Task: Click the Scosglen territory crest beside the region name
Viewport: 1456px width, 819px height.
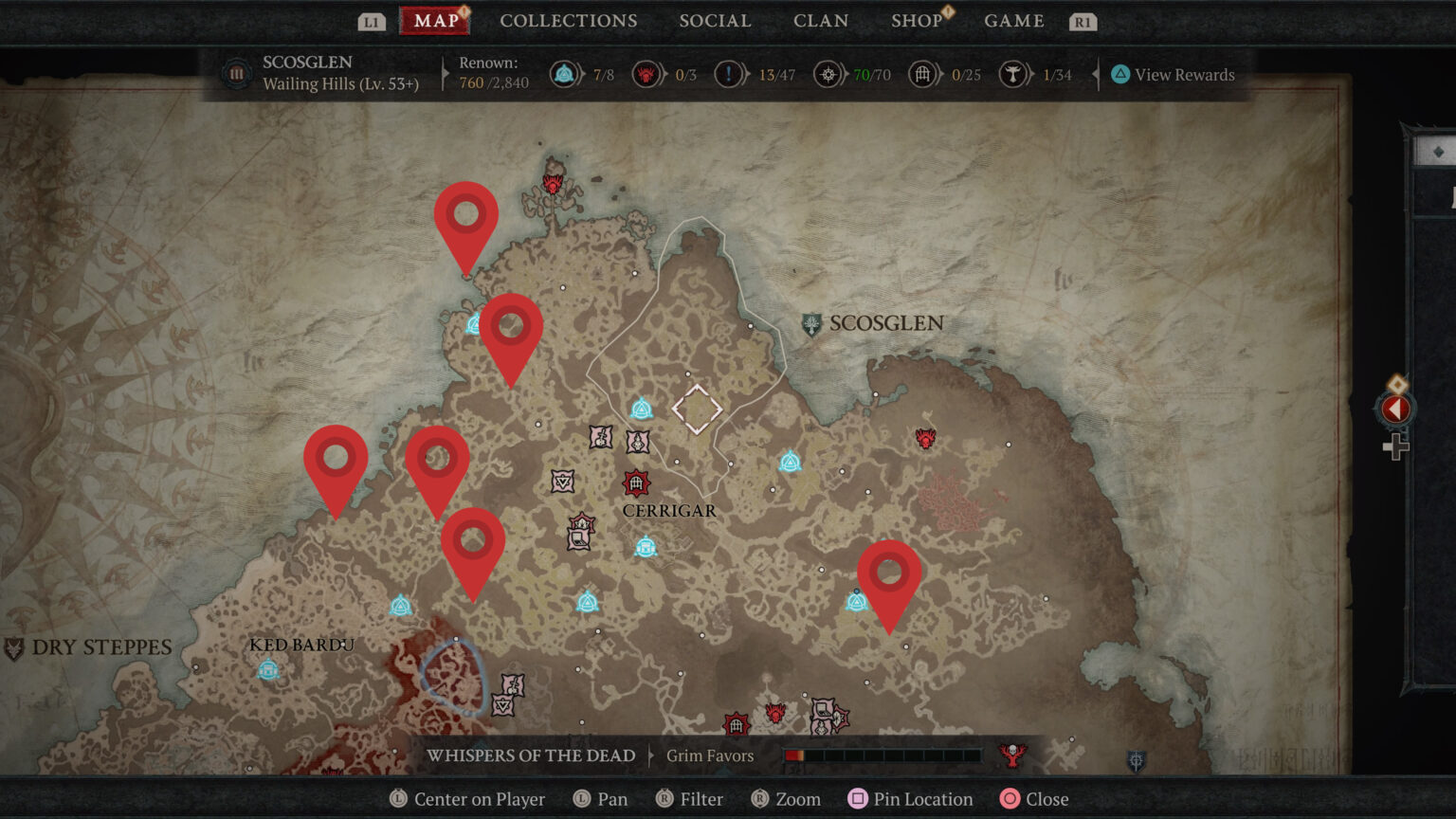Action: pyautogui.click(x=234, y=73)
